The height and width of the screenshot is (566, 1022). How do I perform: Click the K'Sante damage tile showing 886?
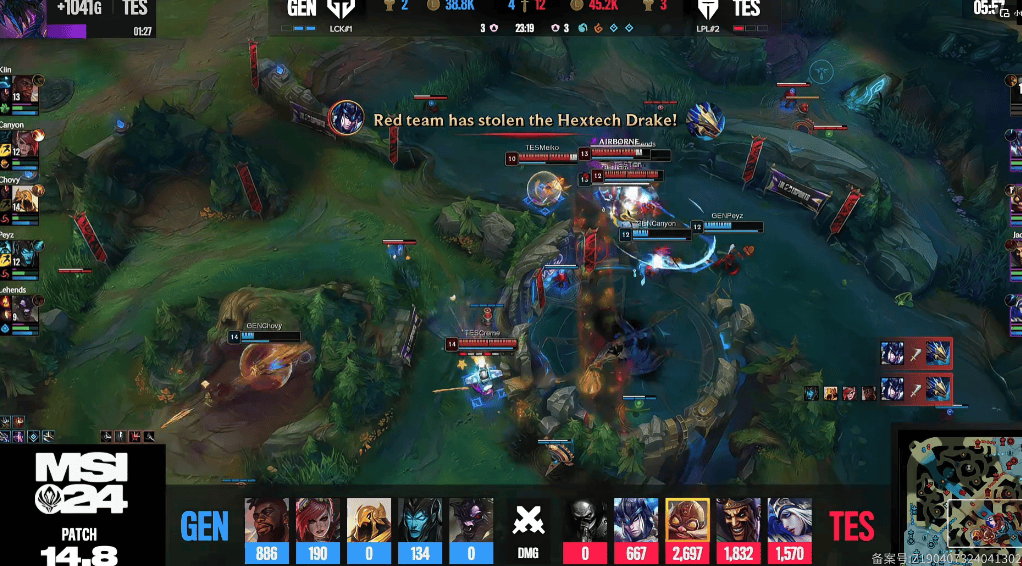[266, 530]
